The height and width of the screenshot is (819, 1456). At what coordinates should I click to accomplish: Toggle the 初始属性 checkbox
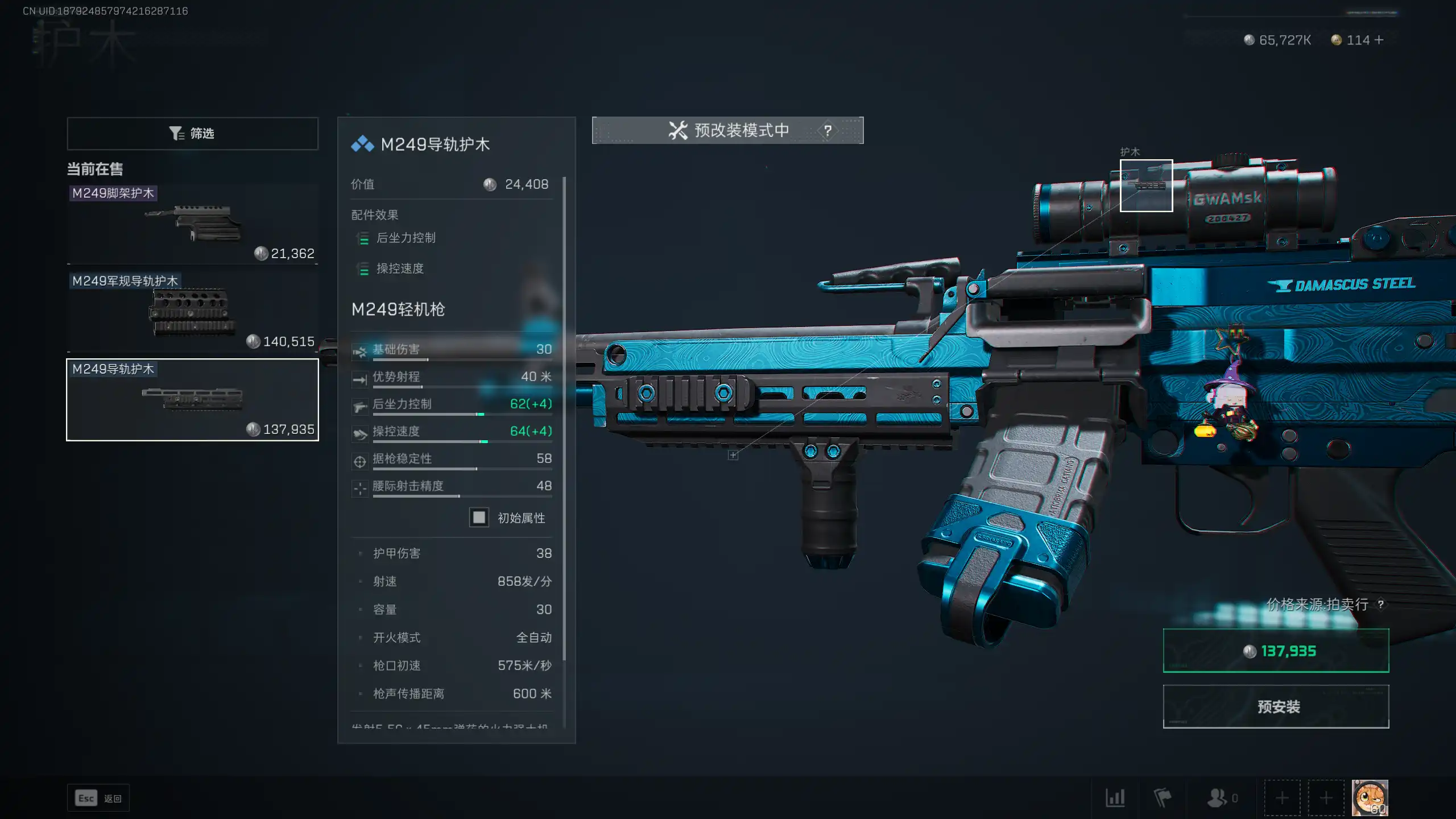click(x=479, y=518)
